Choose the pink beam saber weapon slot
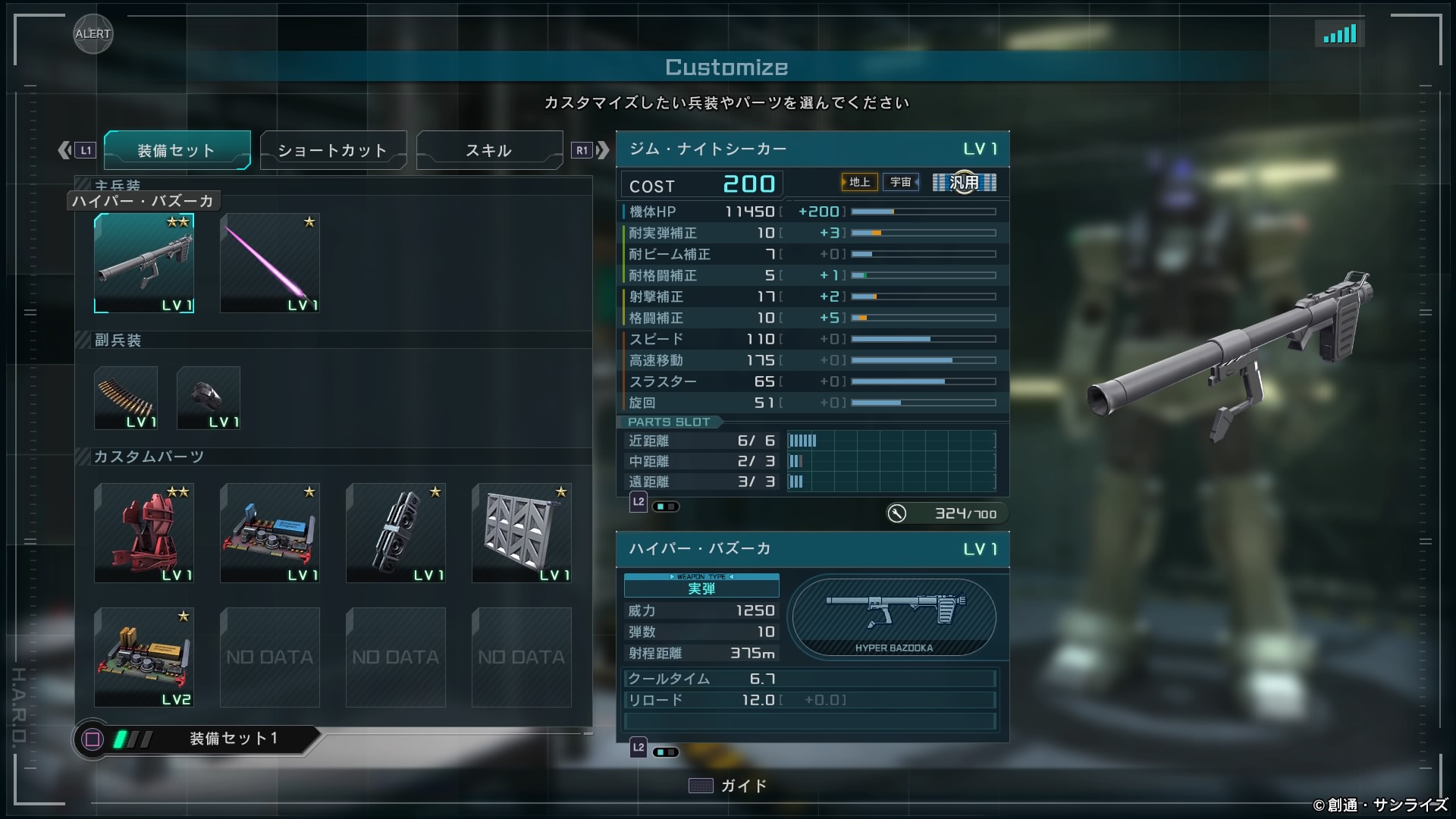Screen dimensions: 1456x819 point(270,263)
